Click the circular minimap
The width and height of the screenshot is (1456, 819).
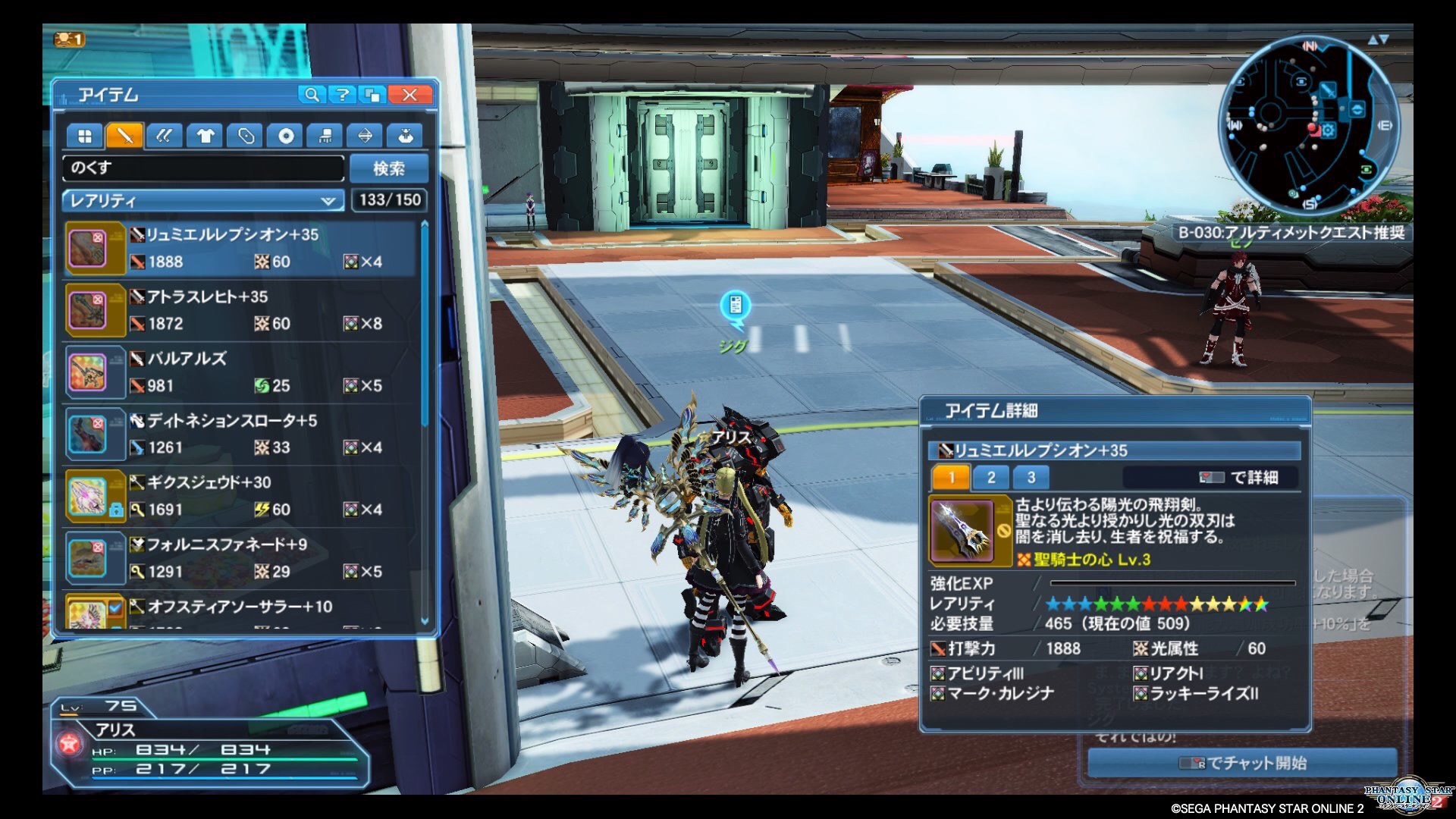point(1308,125)
